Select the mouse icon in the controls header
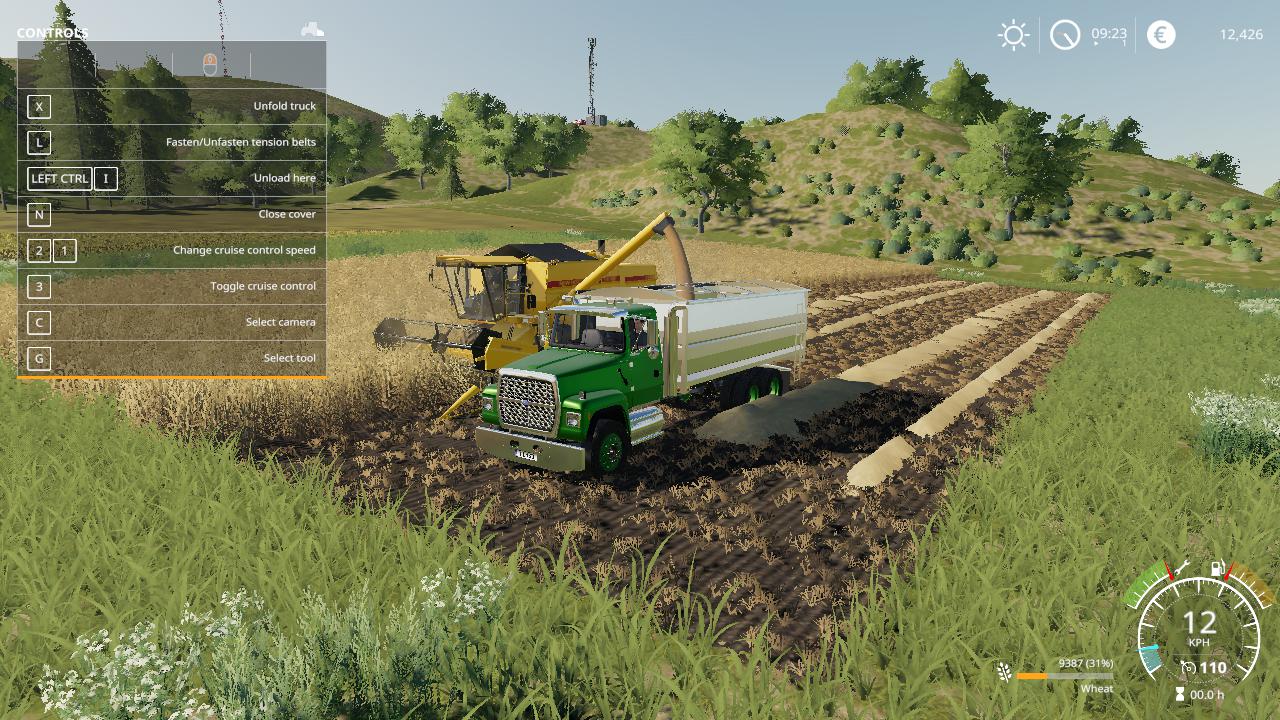The width and height of the screenshot is (1280, 720). [210, 65]
